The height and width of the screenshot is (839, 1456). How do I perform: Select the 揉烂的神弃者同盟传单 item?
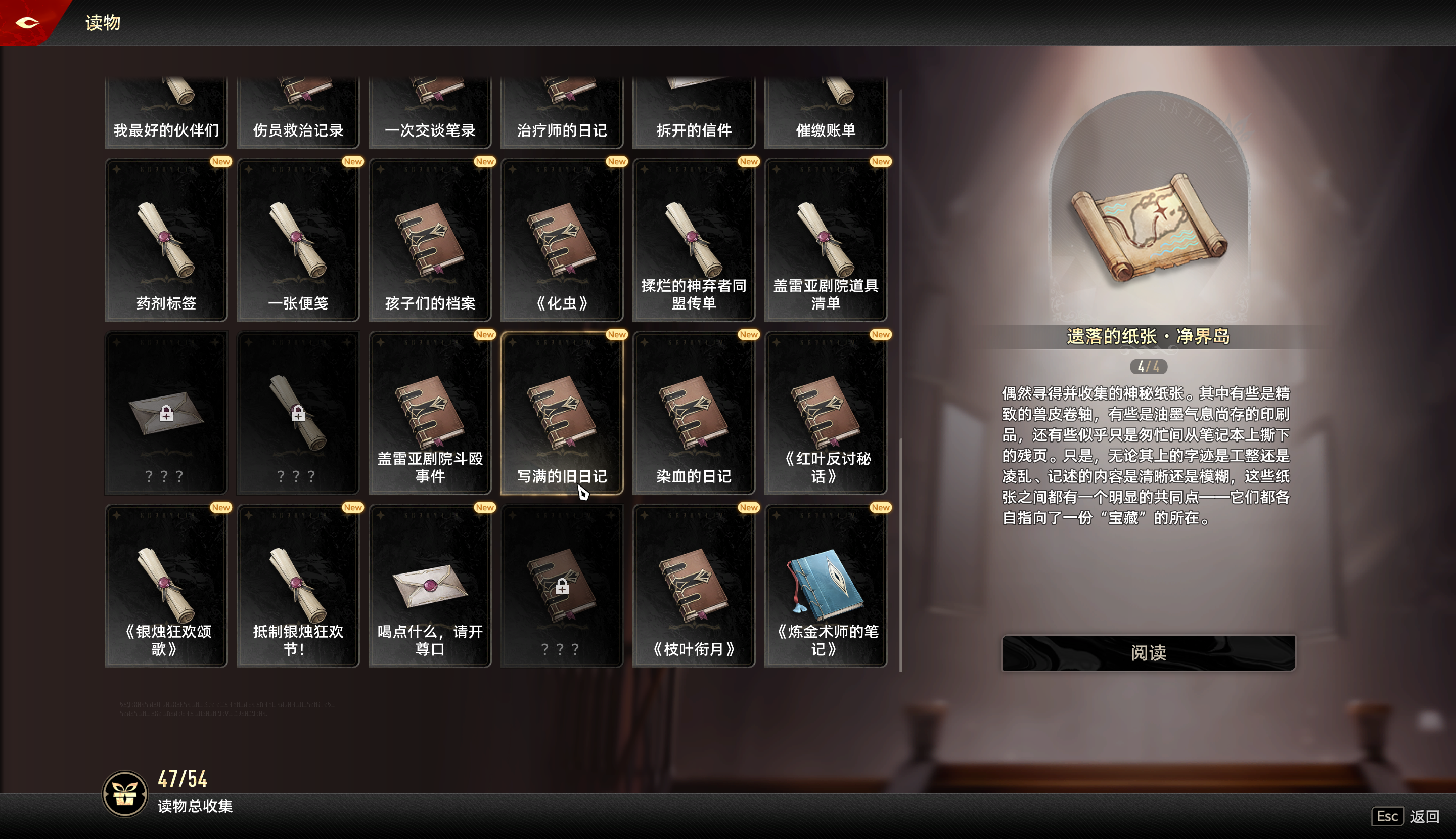(693, 239)
